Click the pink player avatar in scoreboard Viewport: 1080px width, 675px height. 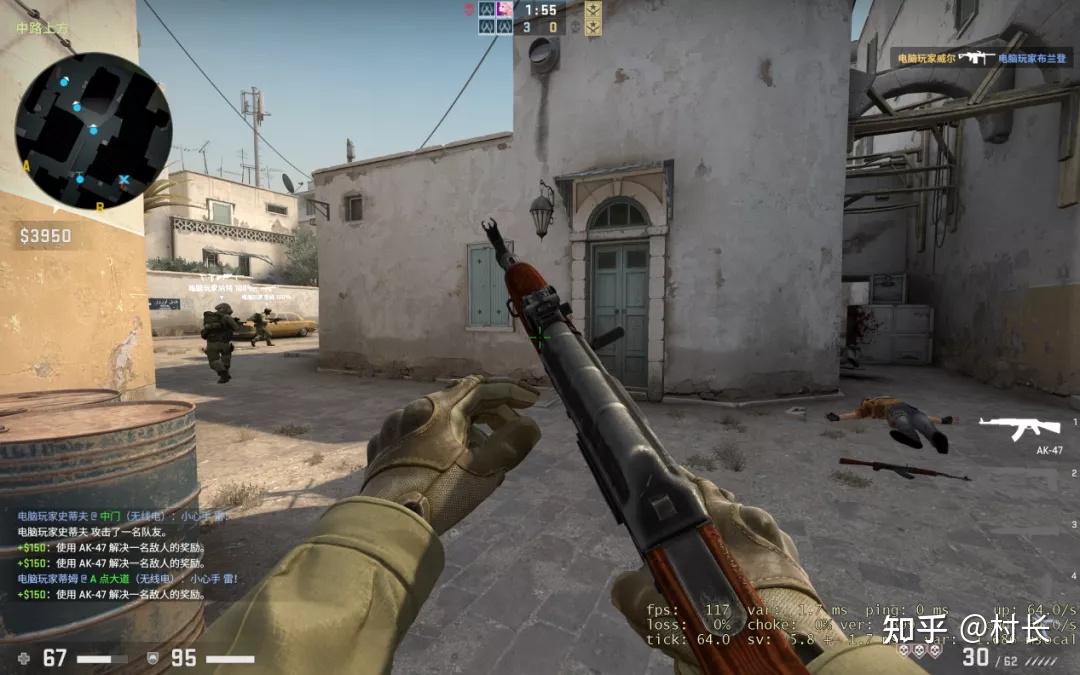coord(505,9)
